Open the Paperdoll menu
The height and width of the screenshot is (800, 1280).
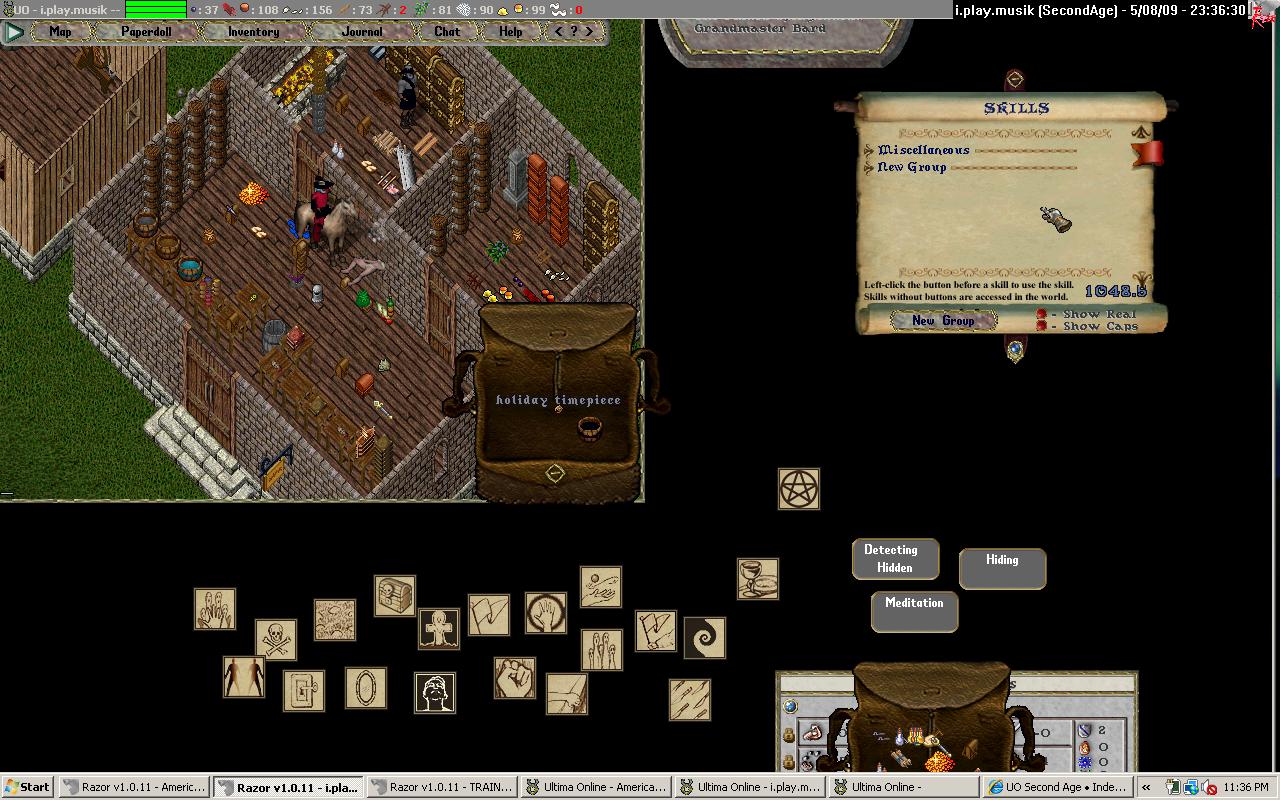(146, 32)
